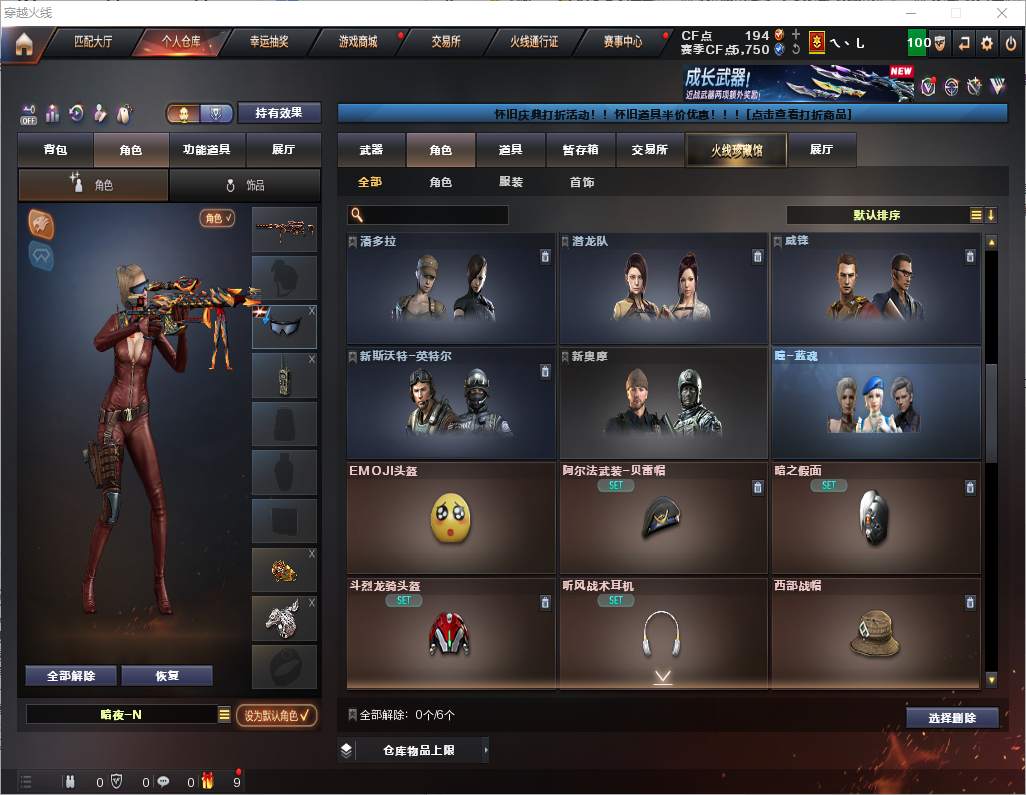Open the gear settings icon
1026x795 pixels.
tap(987, 43)
